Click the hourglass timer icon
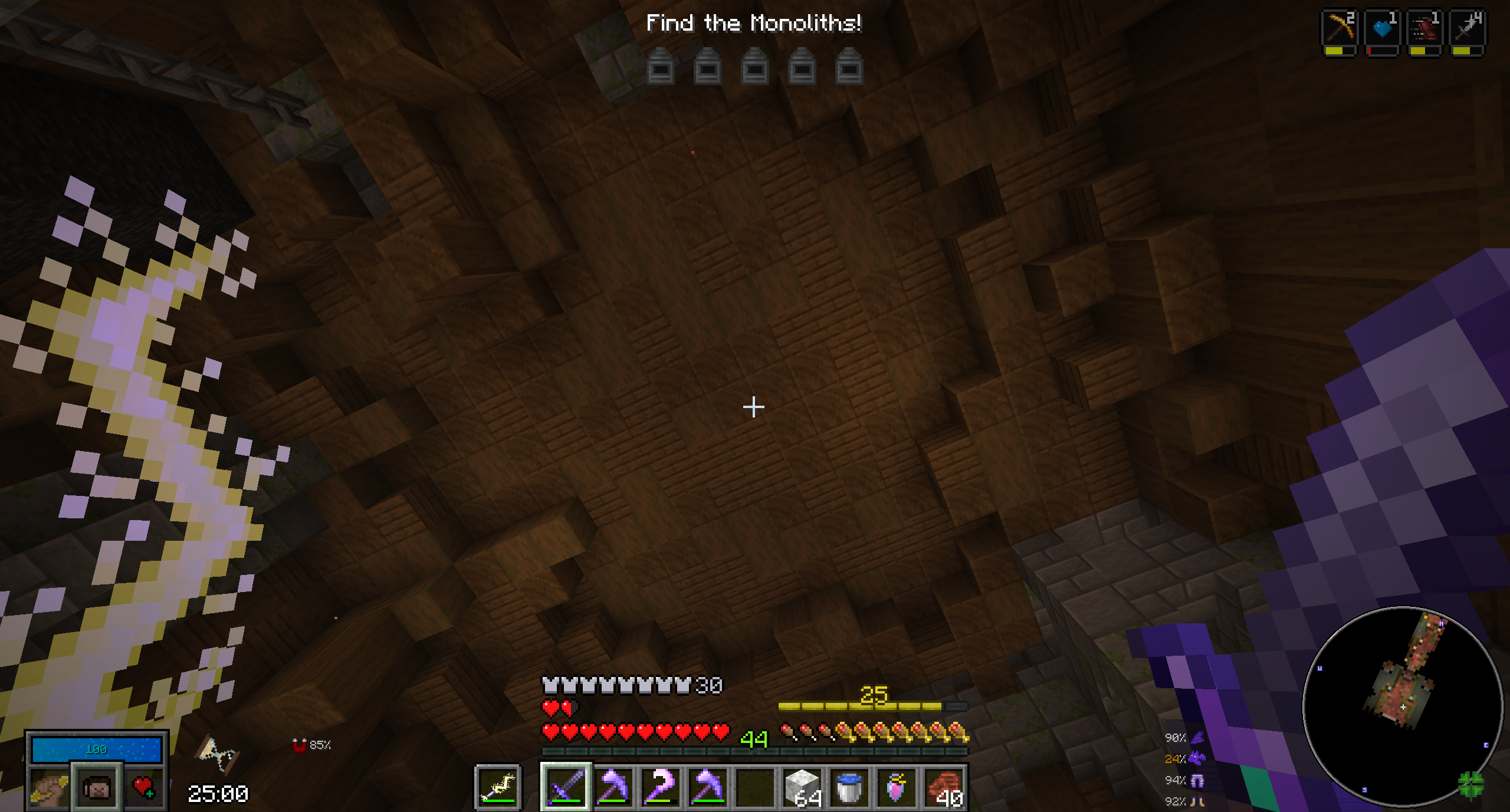The height and width of the screenshot is (812, 1510). [x=217, y=754]
